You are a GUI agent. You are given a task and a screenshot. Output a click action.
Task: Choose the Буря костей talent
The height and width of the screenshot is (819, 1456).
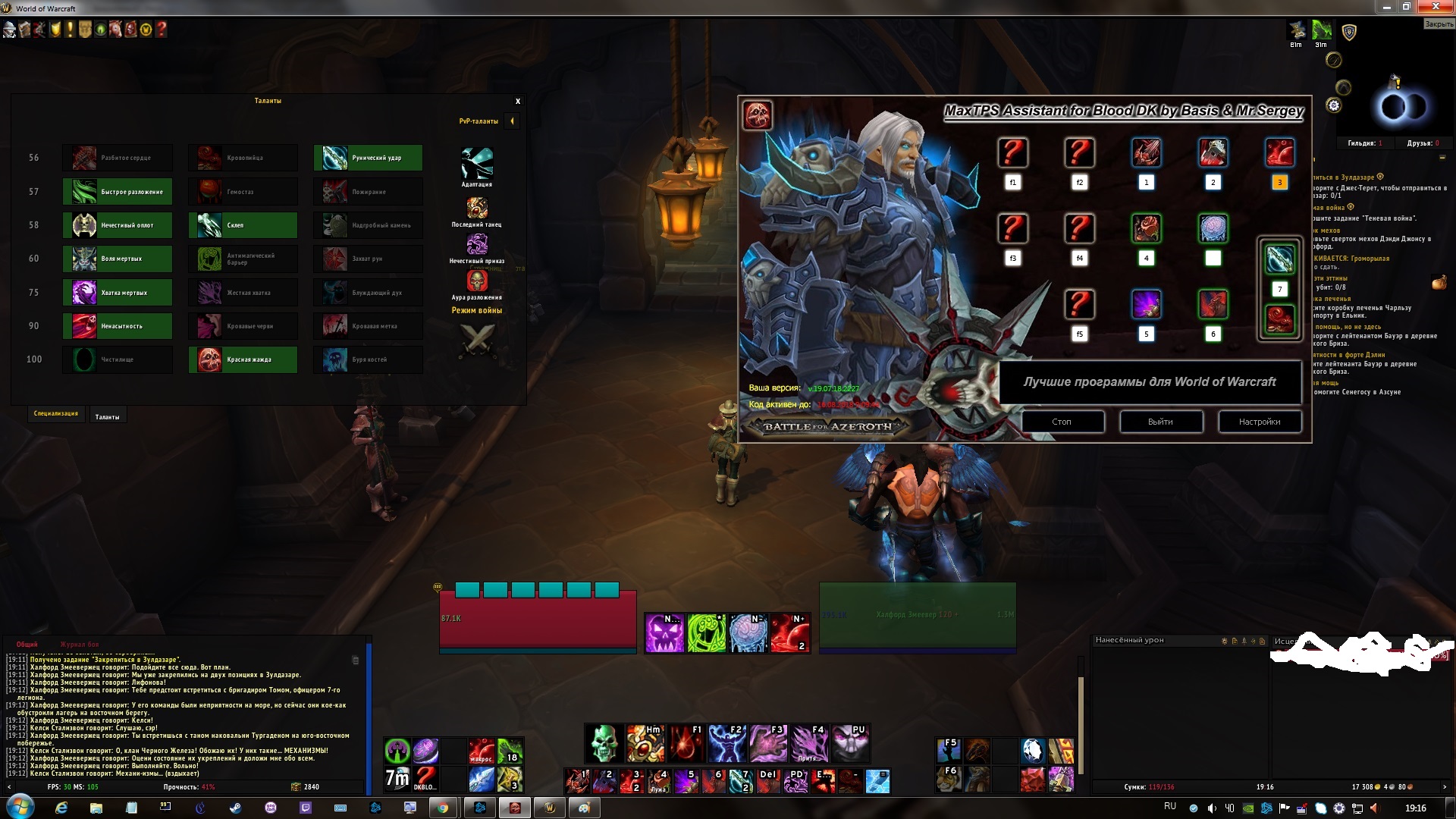(x=368, y=359)
